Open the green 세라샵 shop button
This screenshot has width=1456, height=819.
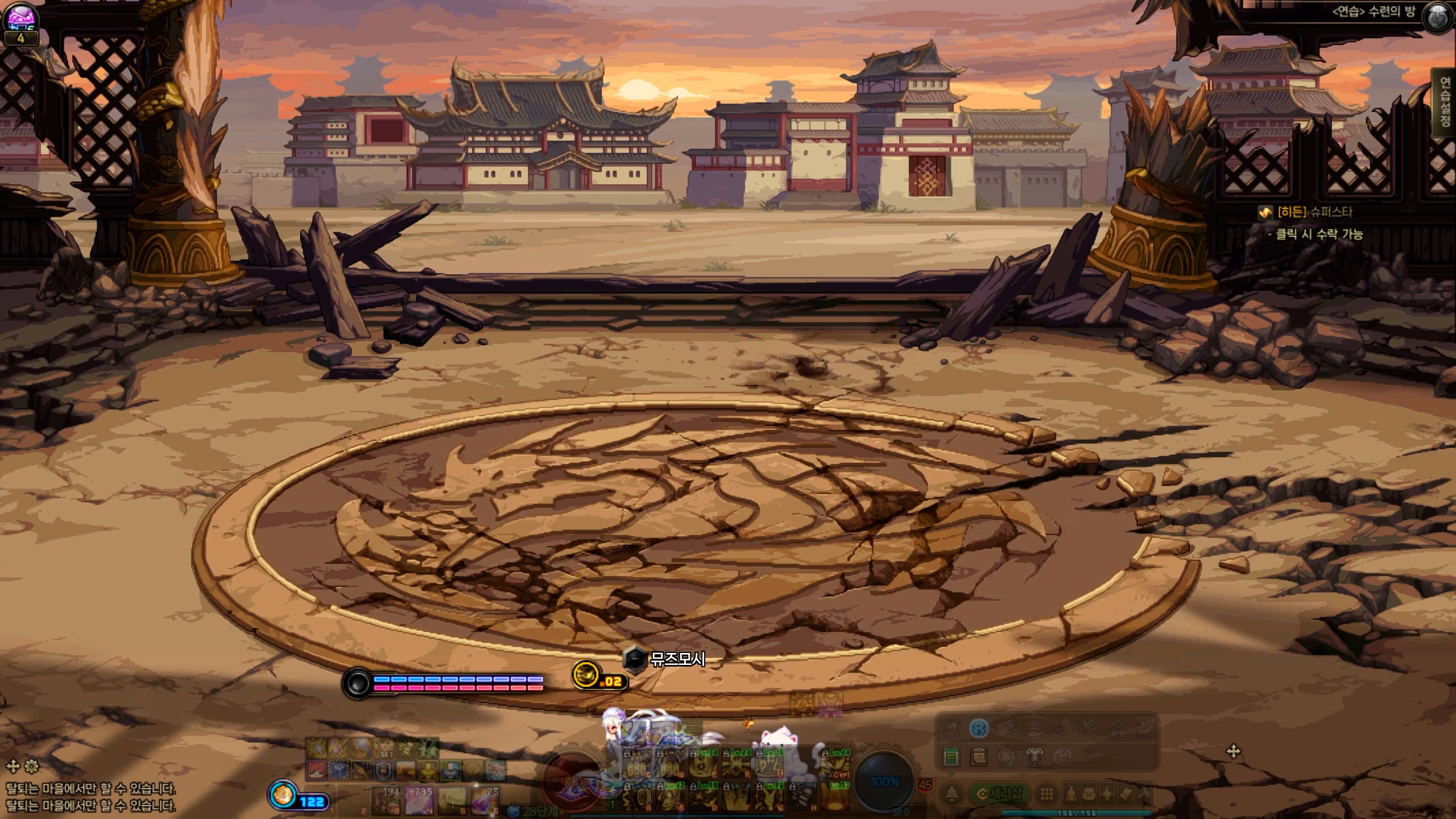pos(999,794)
